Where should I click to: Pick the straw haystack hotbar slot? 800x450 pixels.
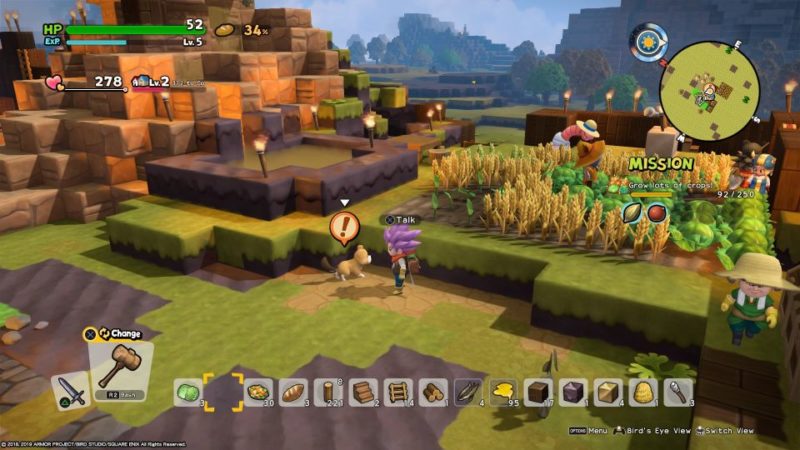(x=643, y=392)
